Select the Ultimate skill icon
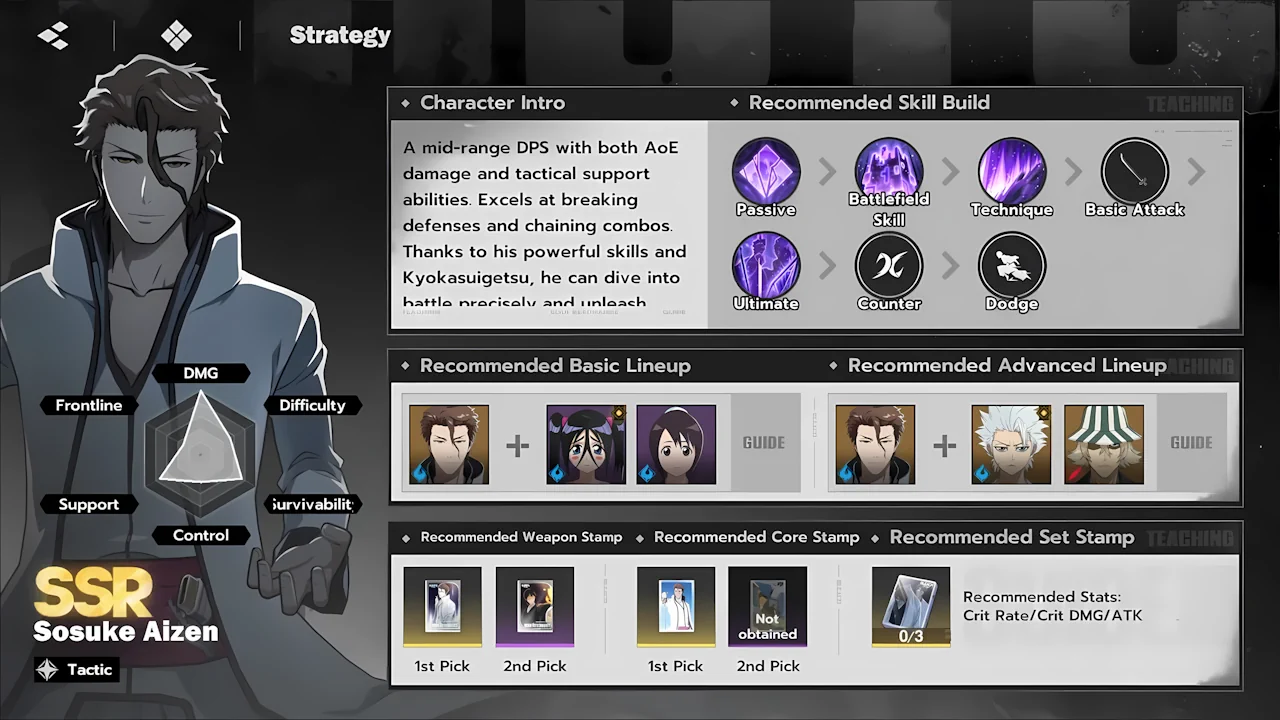1280x720 pixels. tap(766, 267)
